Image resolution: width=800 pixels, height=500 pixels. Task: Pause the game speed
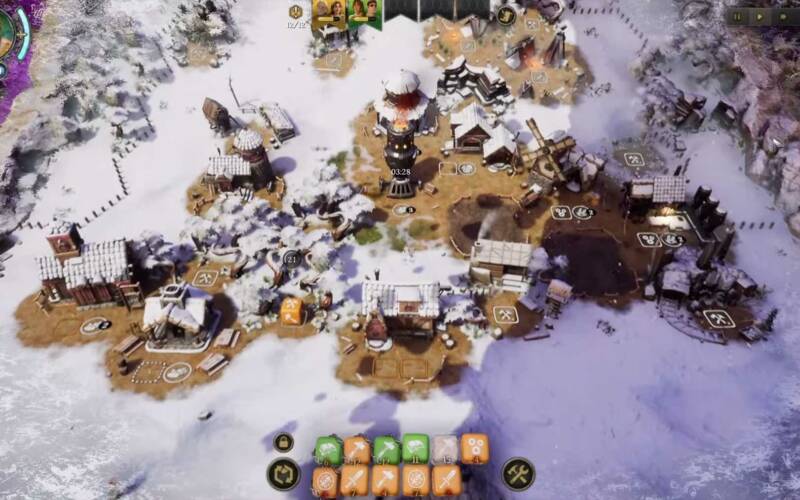pyautogui.click(x=739, y=16)
